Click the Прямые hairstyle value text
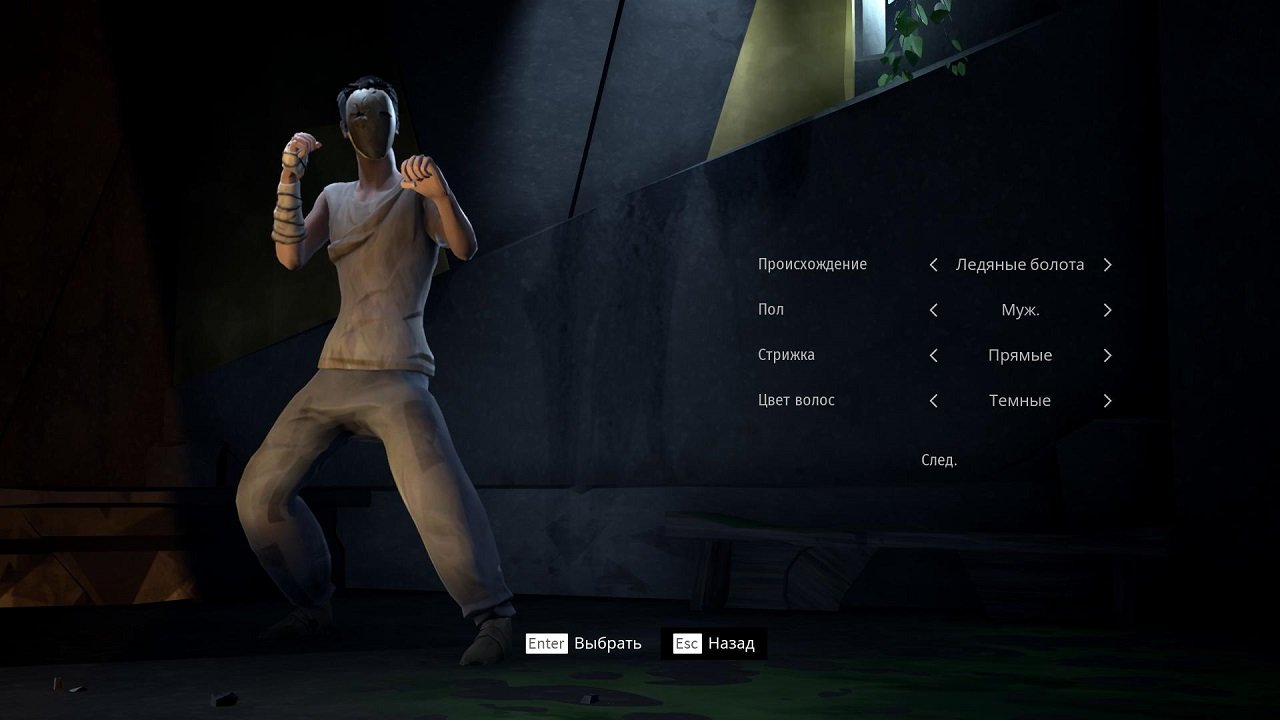Image resolution: width=1280 pixels, height=720 pixels. [1019, 355]
